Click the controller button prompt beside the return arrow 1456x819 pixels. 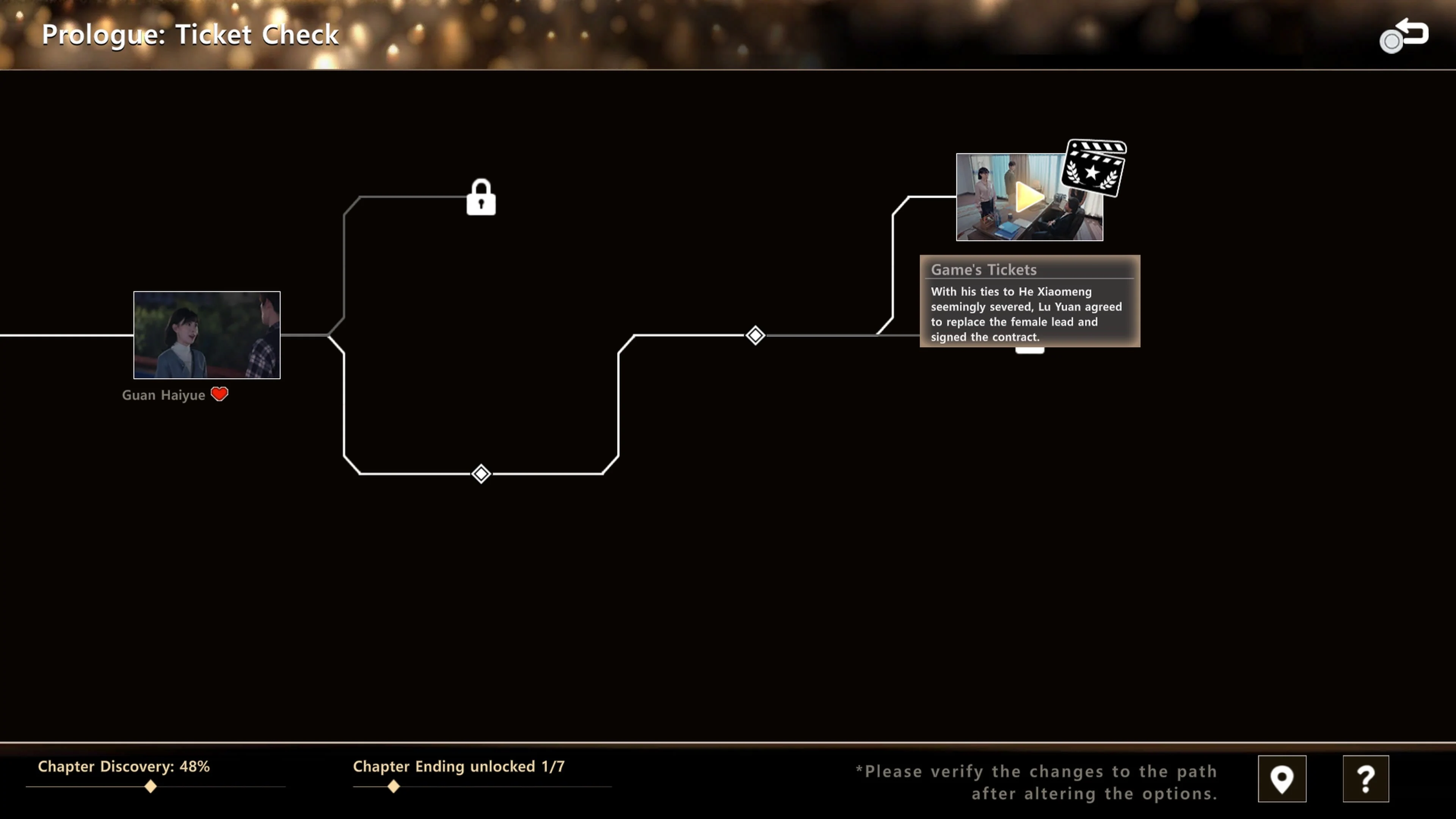coord(1391,41)
